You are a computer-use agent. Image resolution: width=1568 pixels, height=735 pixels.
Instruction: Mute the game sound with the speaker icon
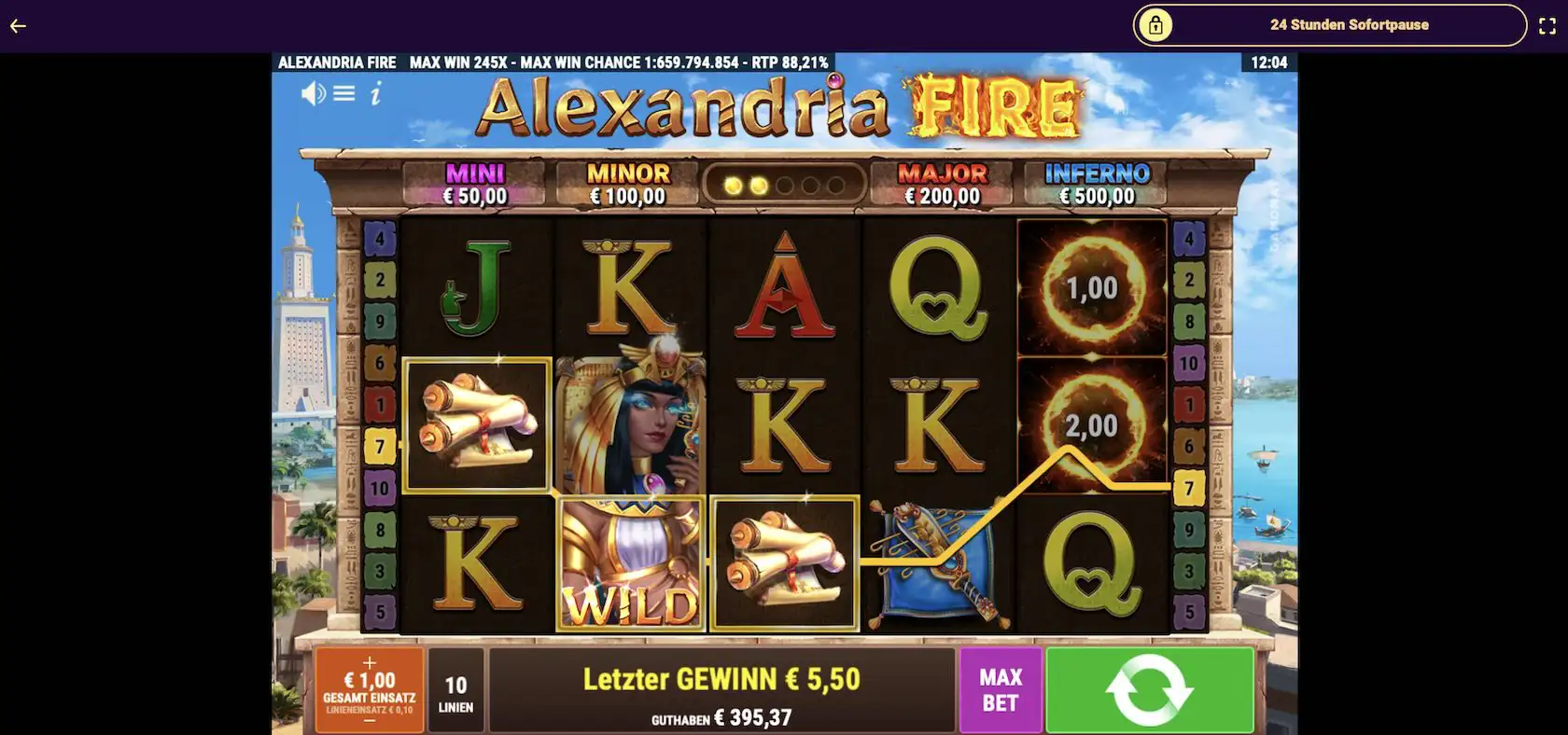[312, 93]
